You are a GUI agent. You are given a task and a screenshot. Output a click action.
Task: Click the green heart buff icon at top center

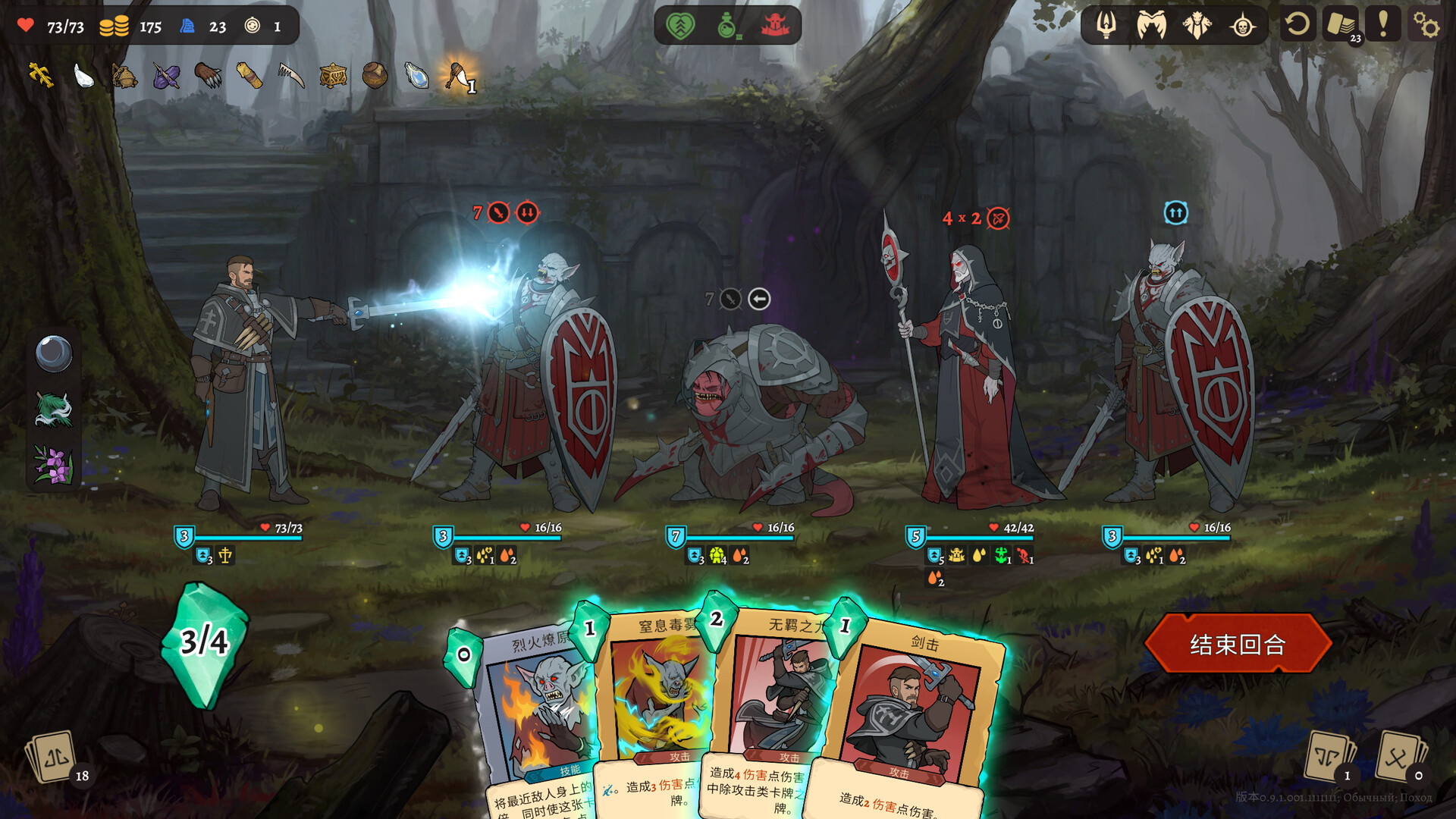[x=681, y=25]
